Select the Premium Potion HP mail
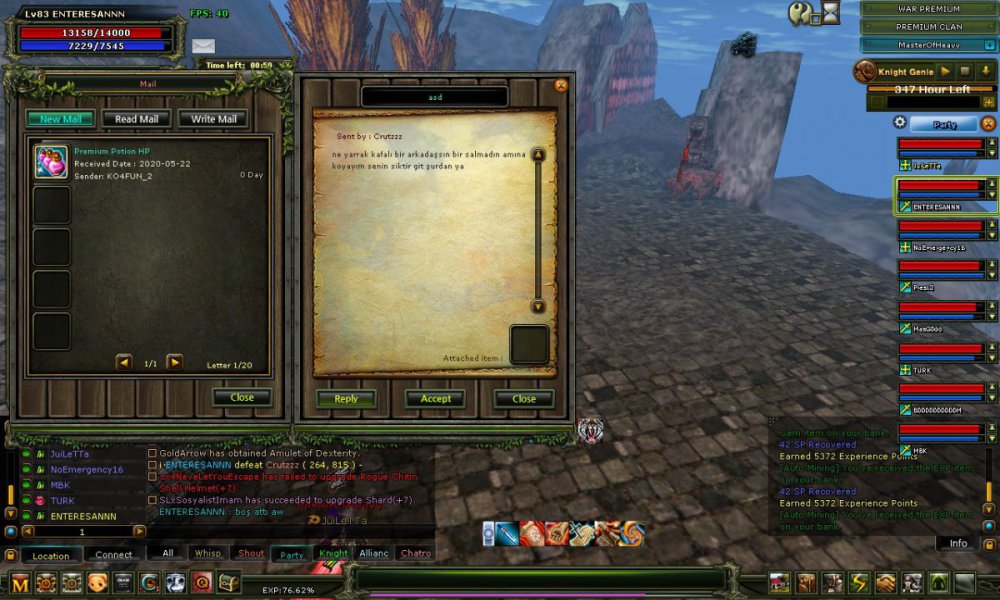This screenshot has height=600, width=1000. 150,163
